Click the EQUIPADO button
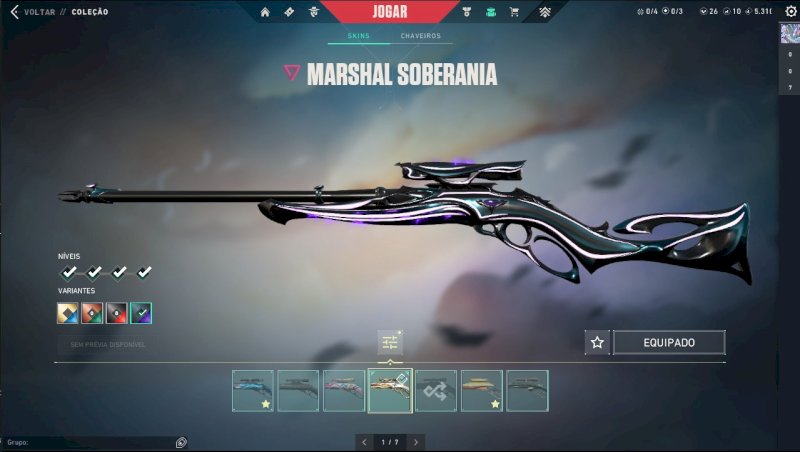The width and height of the screenshot is (800, 452). 669,342
